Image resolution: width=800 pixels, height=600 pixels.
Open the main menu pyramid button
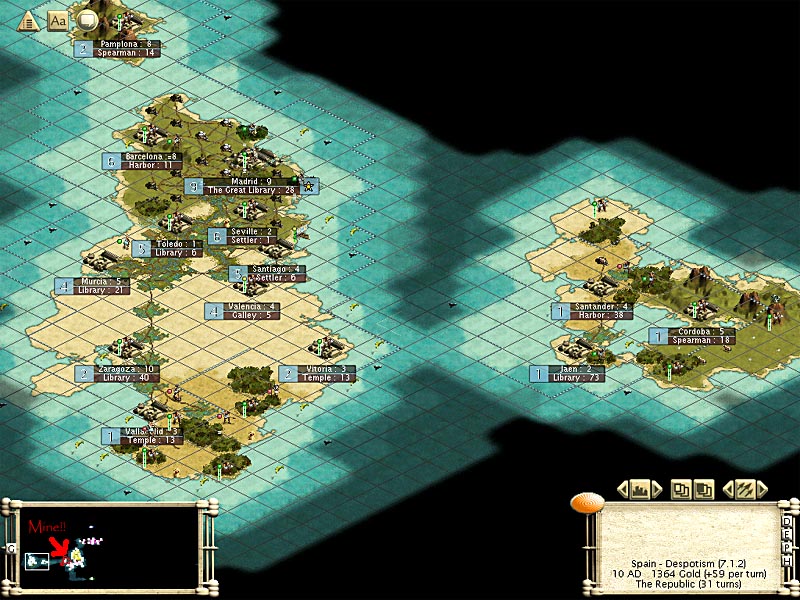point(29,19)
